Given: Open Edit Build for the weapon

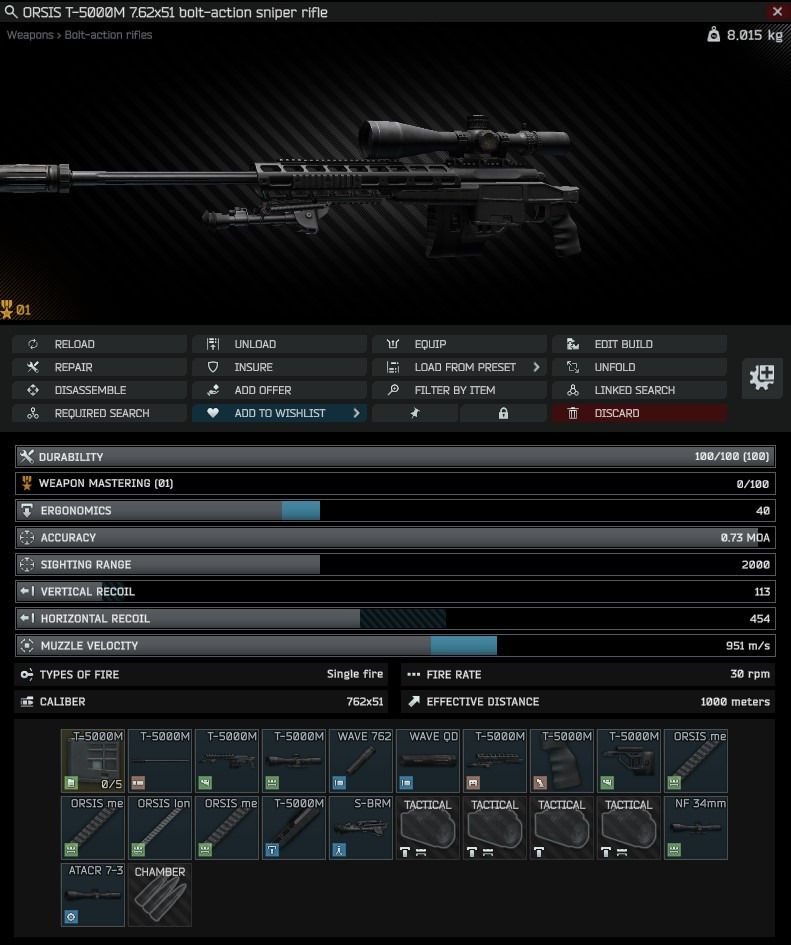Looking at the screenshot, I should pyautogui.click(x=639, y=344).
